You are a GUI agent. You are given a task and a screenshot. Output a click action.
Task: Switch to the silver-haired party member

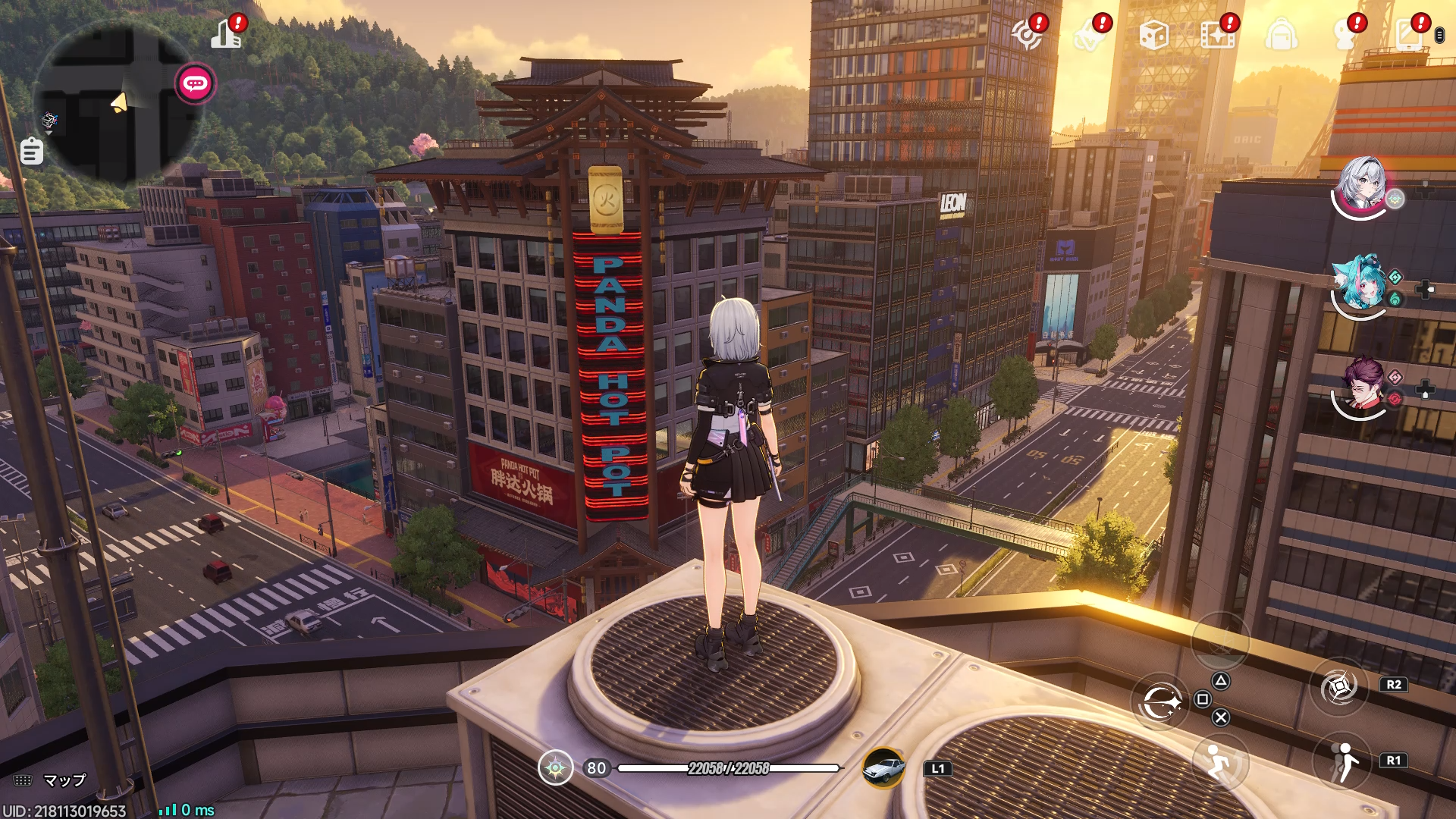pyautogui.click(x=1363, y=185)
